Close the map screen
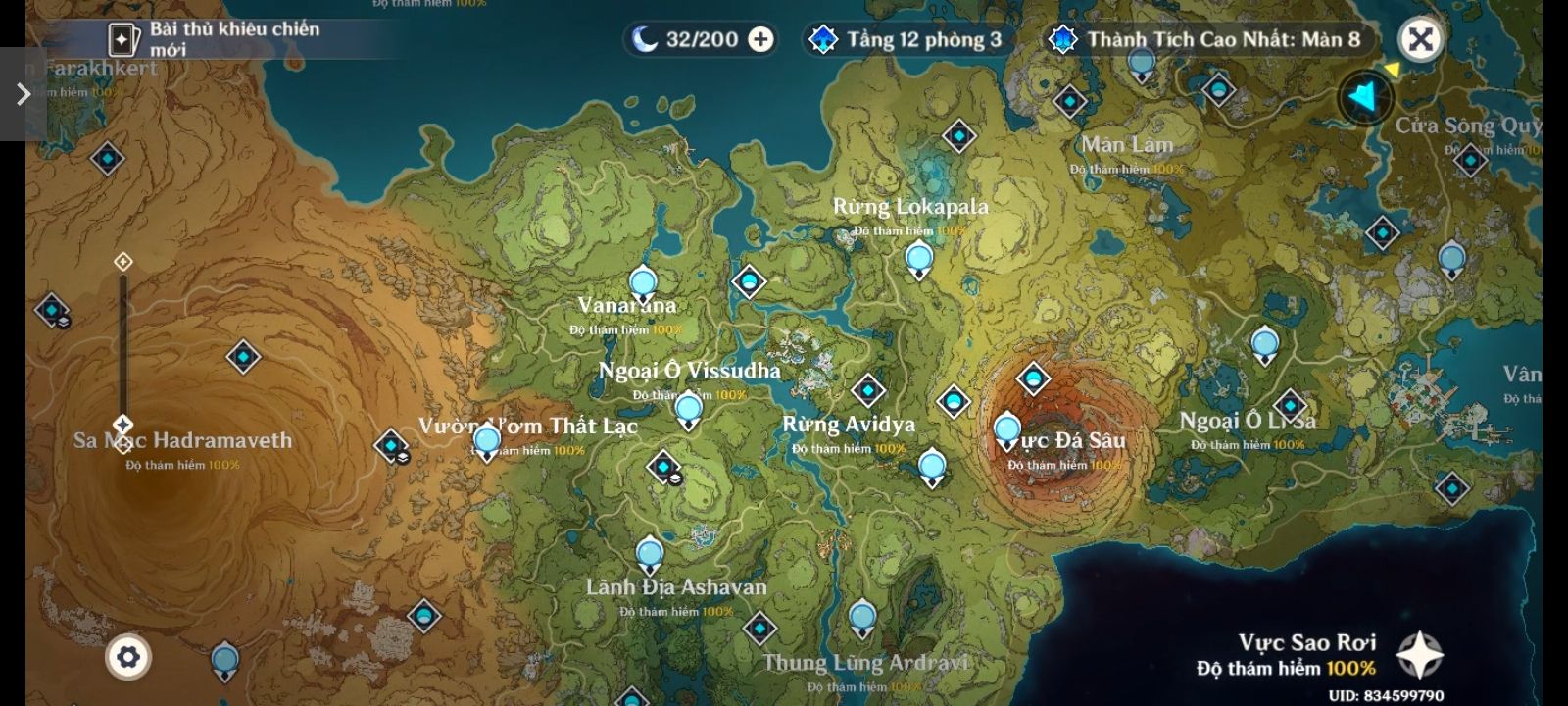 coord(1420,39)
